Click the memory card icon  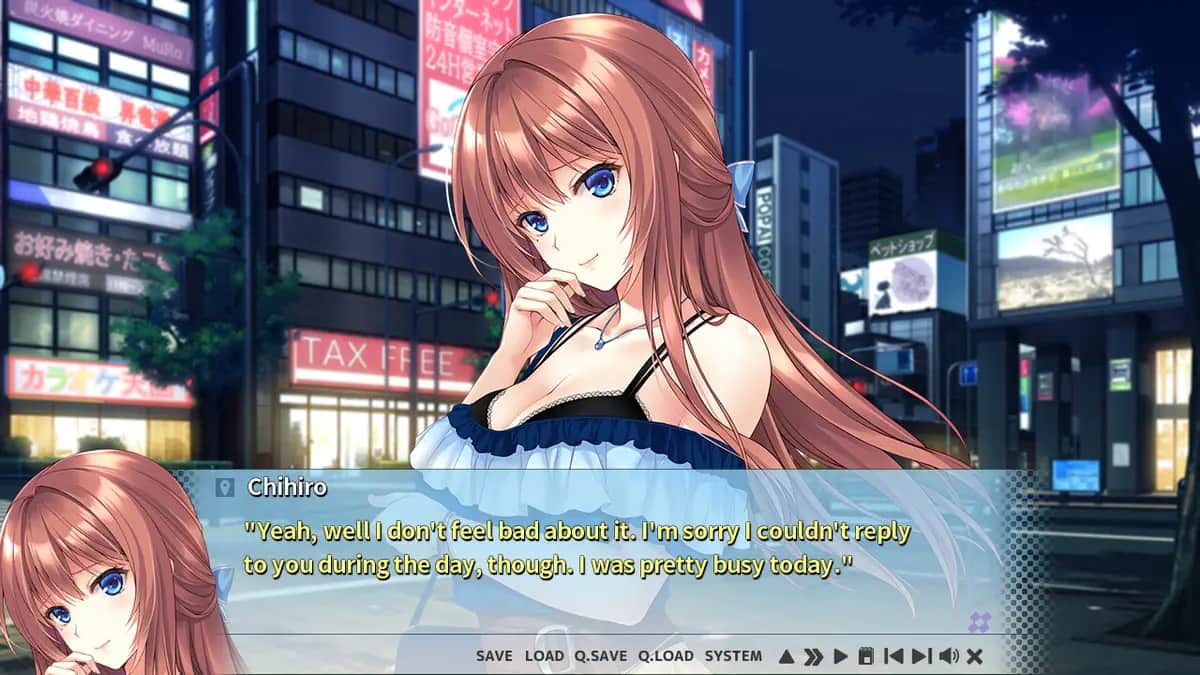point(866,656)
